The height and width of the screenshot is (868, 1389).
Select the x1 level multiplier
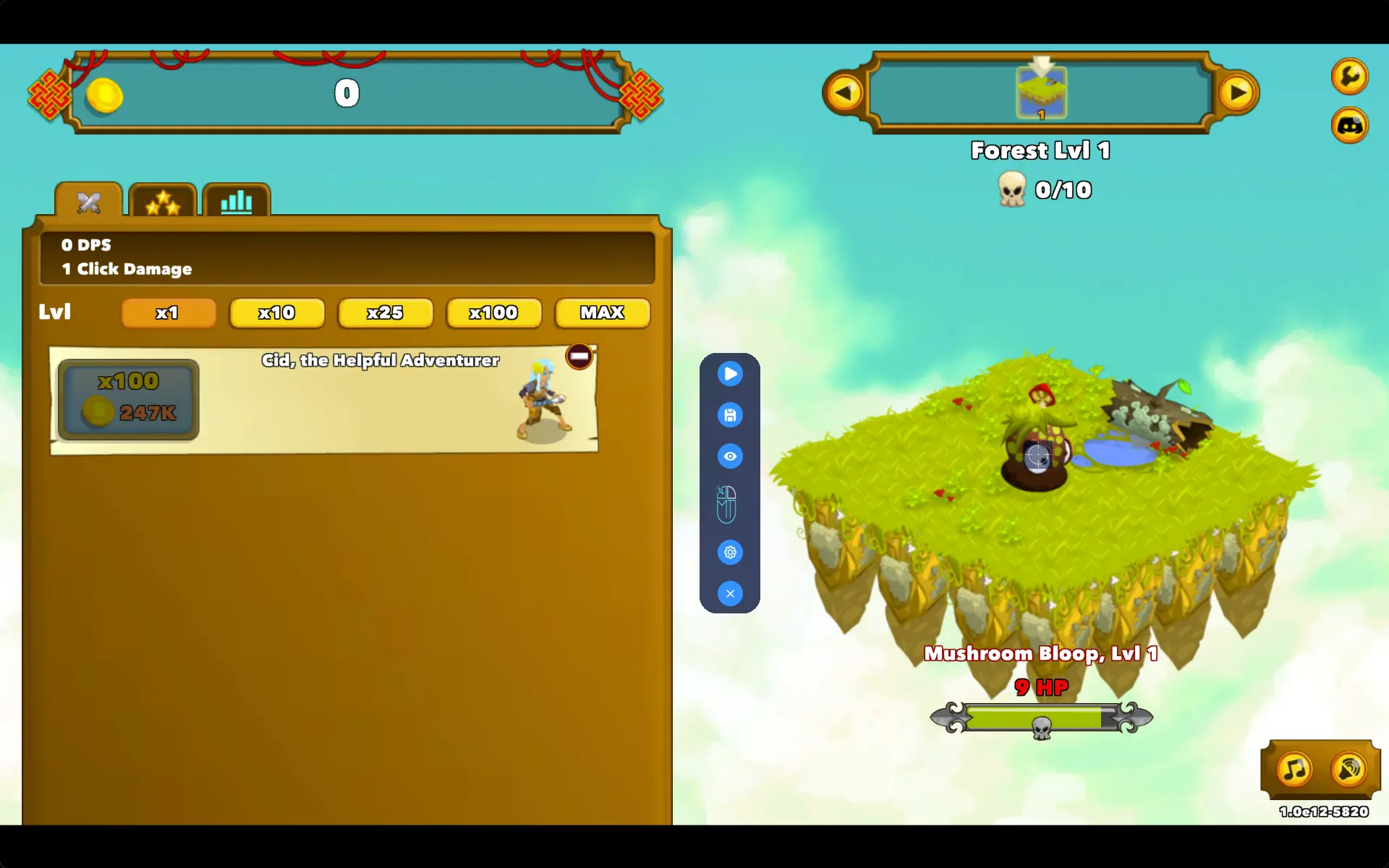[x=169, y=312]
